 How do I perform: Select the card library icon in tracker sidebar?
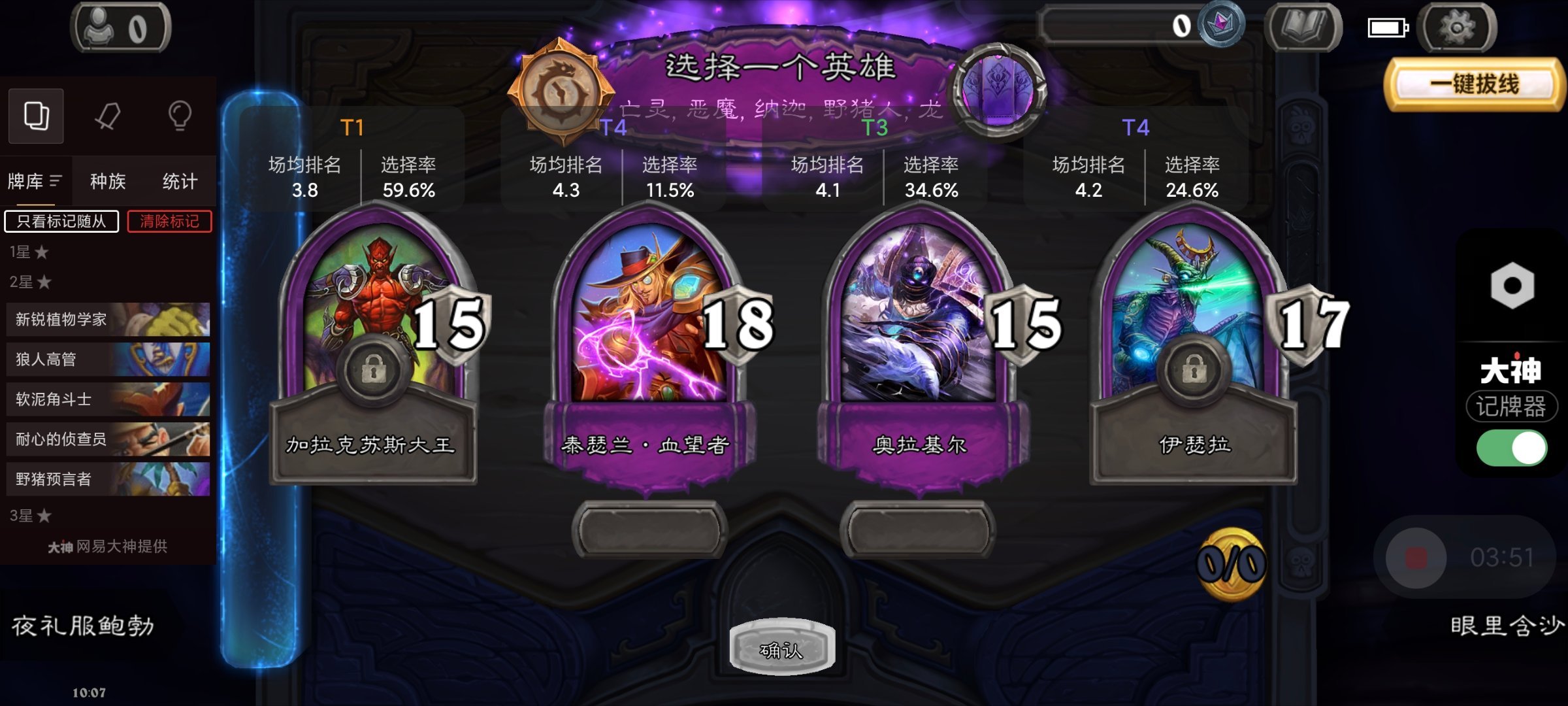(x=36, y=116)
